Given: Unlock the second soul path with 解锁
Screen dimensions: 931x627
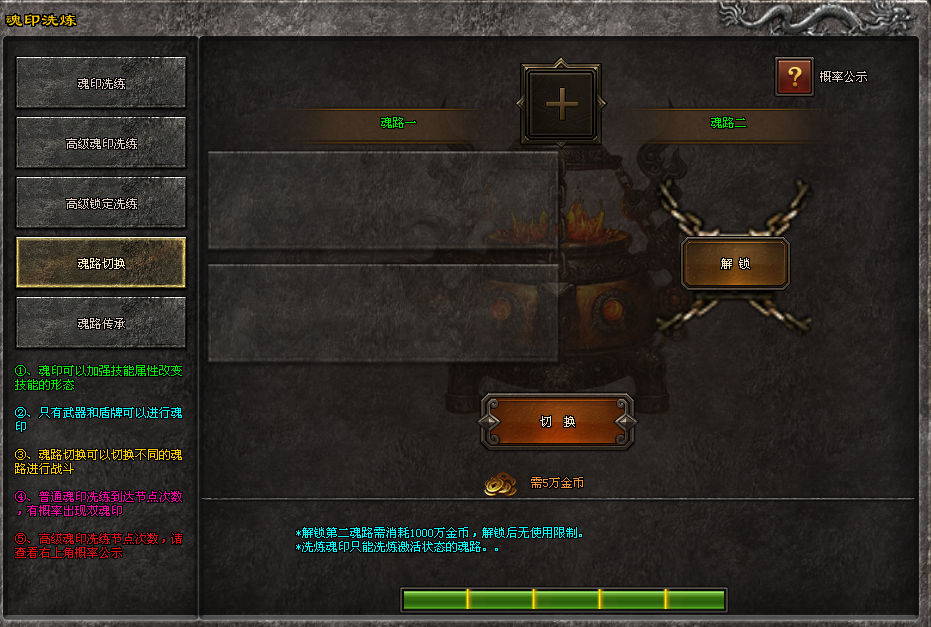Looking at the screenshot, I should pyautogui.click(x=735, y=263).
